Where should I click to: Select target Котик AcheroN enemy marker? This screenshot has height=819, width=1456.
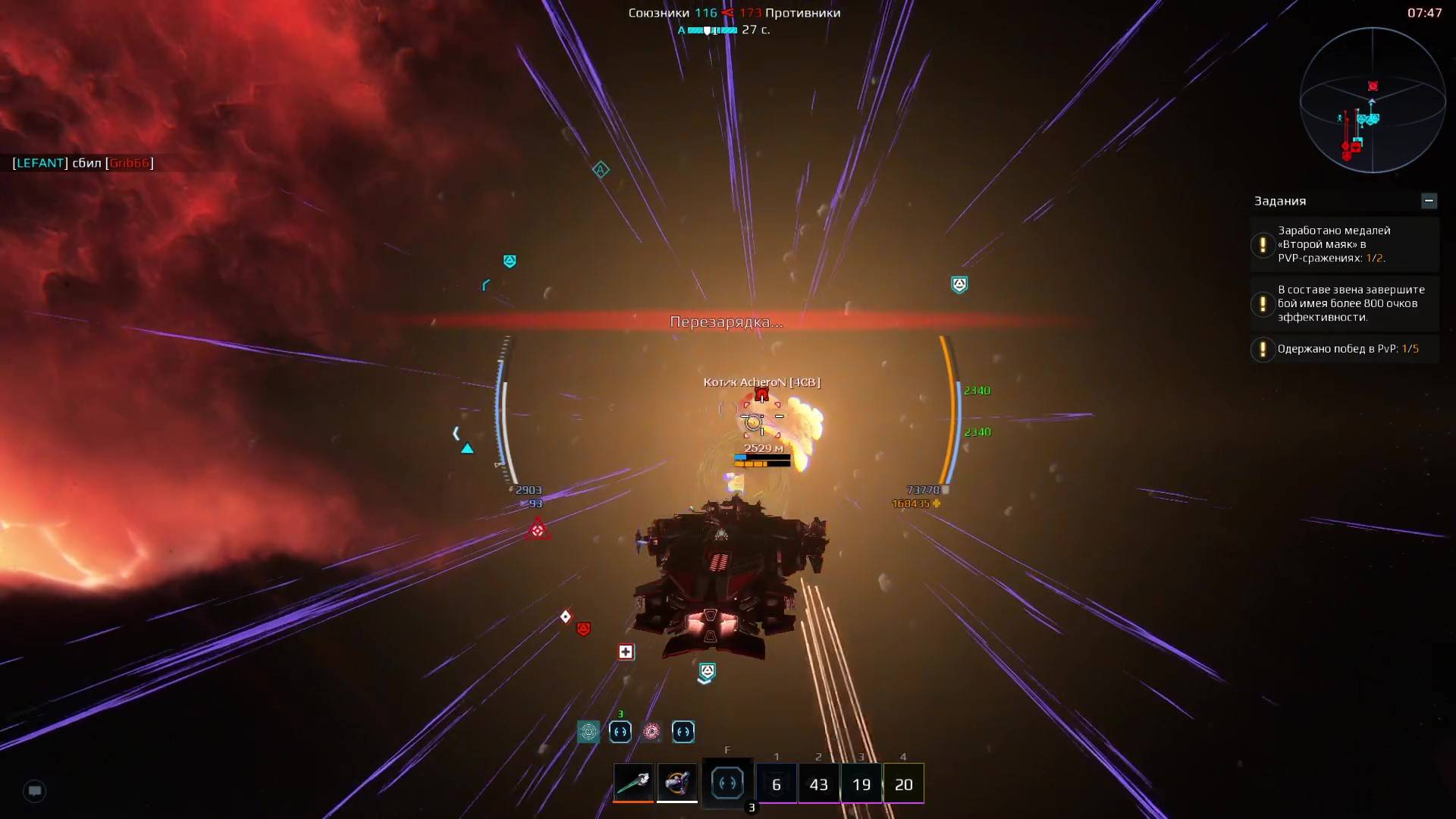[x=761, y=394]
